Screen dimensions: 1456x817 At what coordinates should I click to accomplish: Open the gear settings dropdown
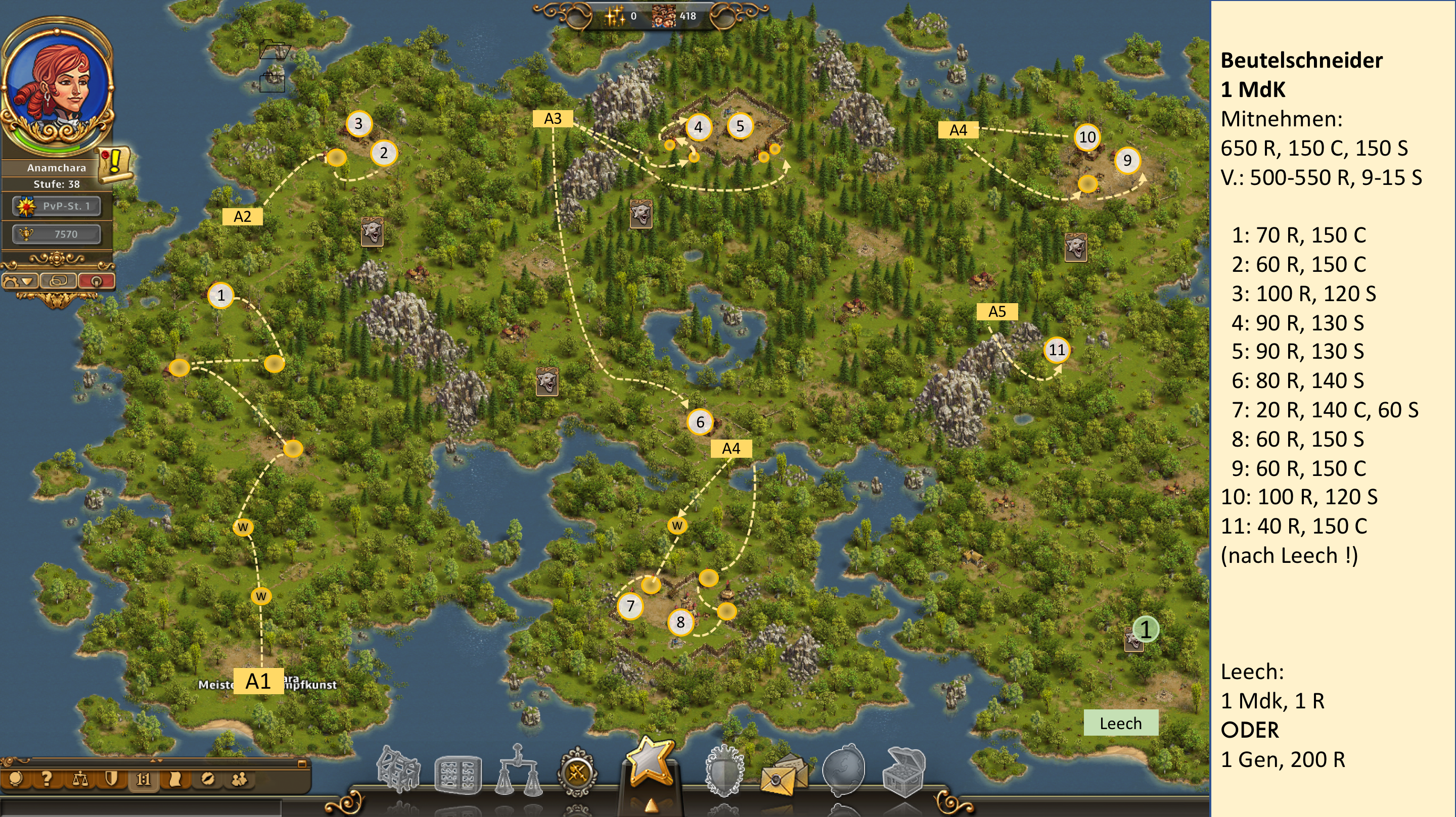[20, 281]
